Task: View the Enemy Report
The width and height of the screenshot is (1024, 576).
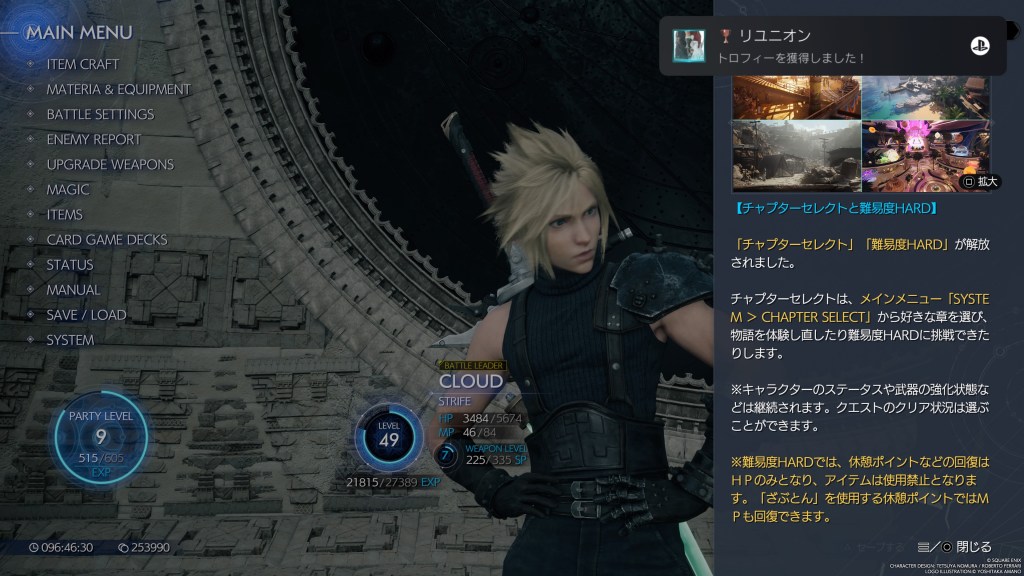Action: click(x=94, y=139)
